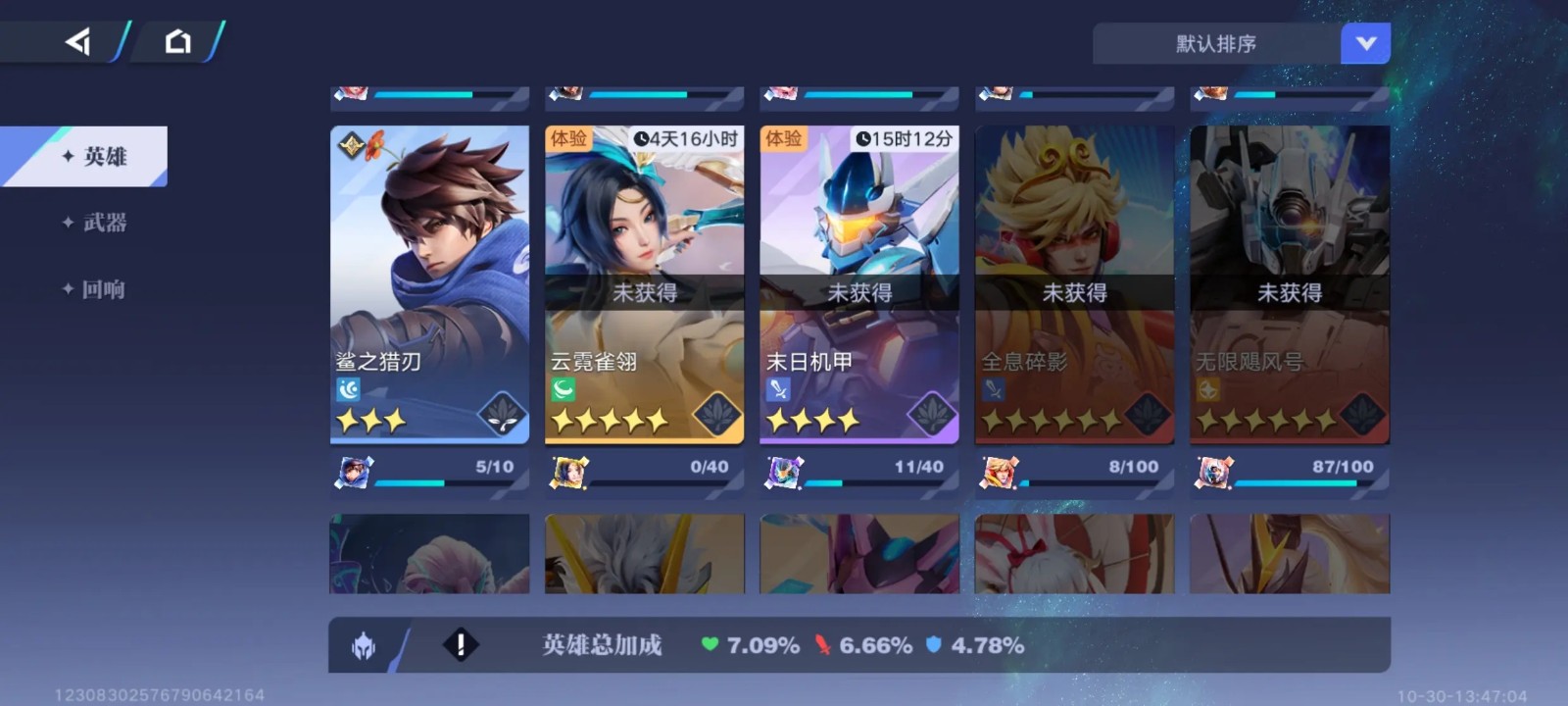The image size is (1568, 706).
Task: Choose the 云霓雀翎 hero card
Action: (644, 284)
